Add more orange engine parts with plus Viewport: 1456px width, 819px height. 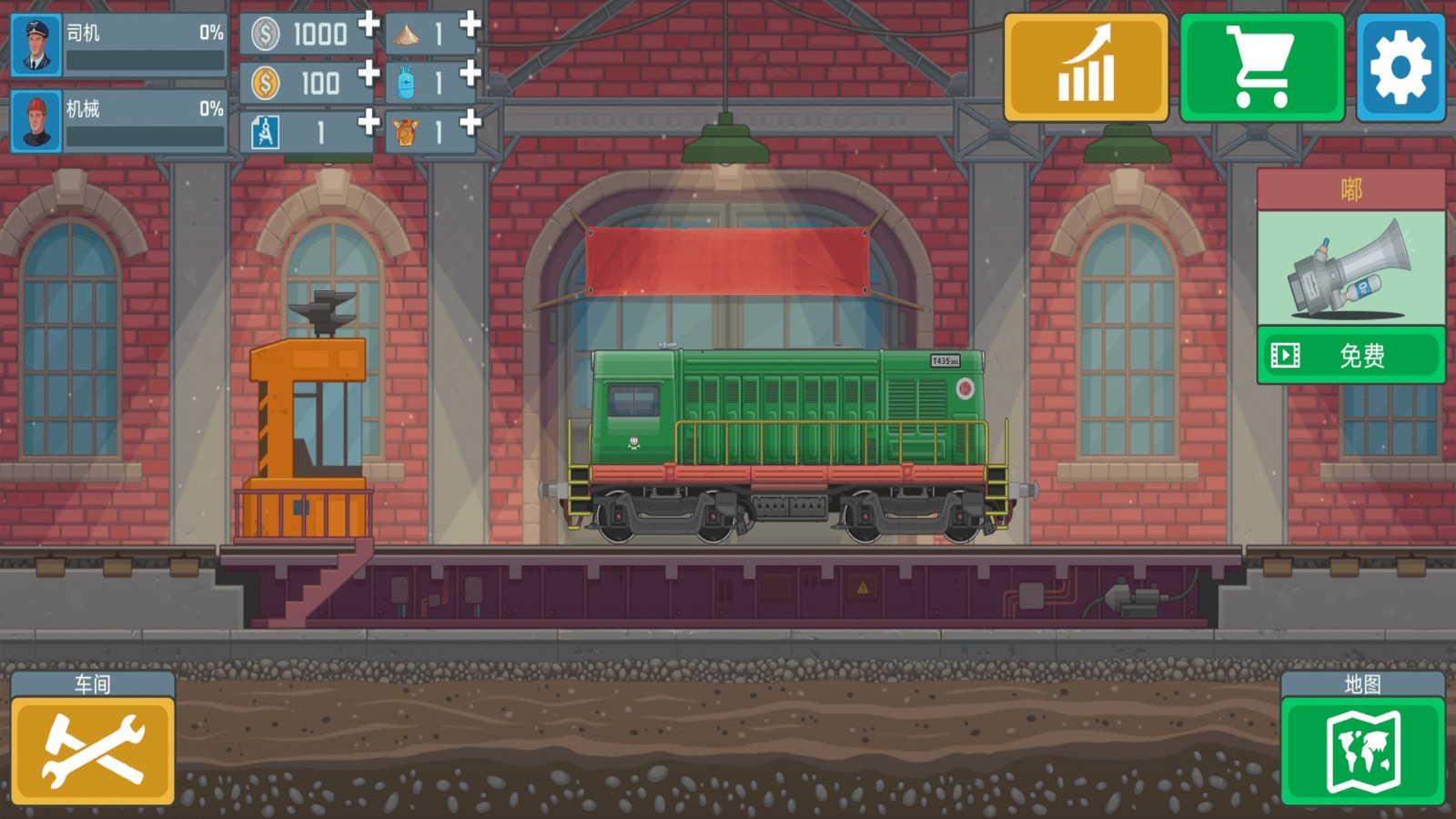[x=470, y=121]
